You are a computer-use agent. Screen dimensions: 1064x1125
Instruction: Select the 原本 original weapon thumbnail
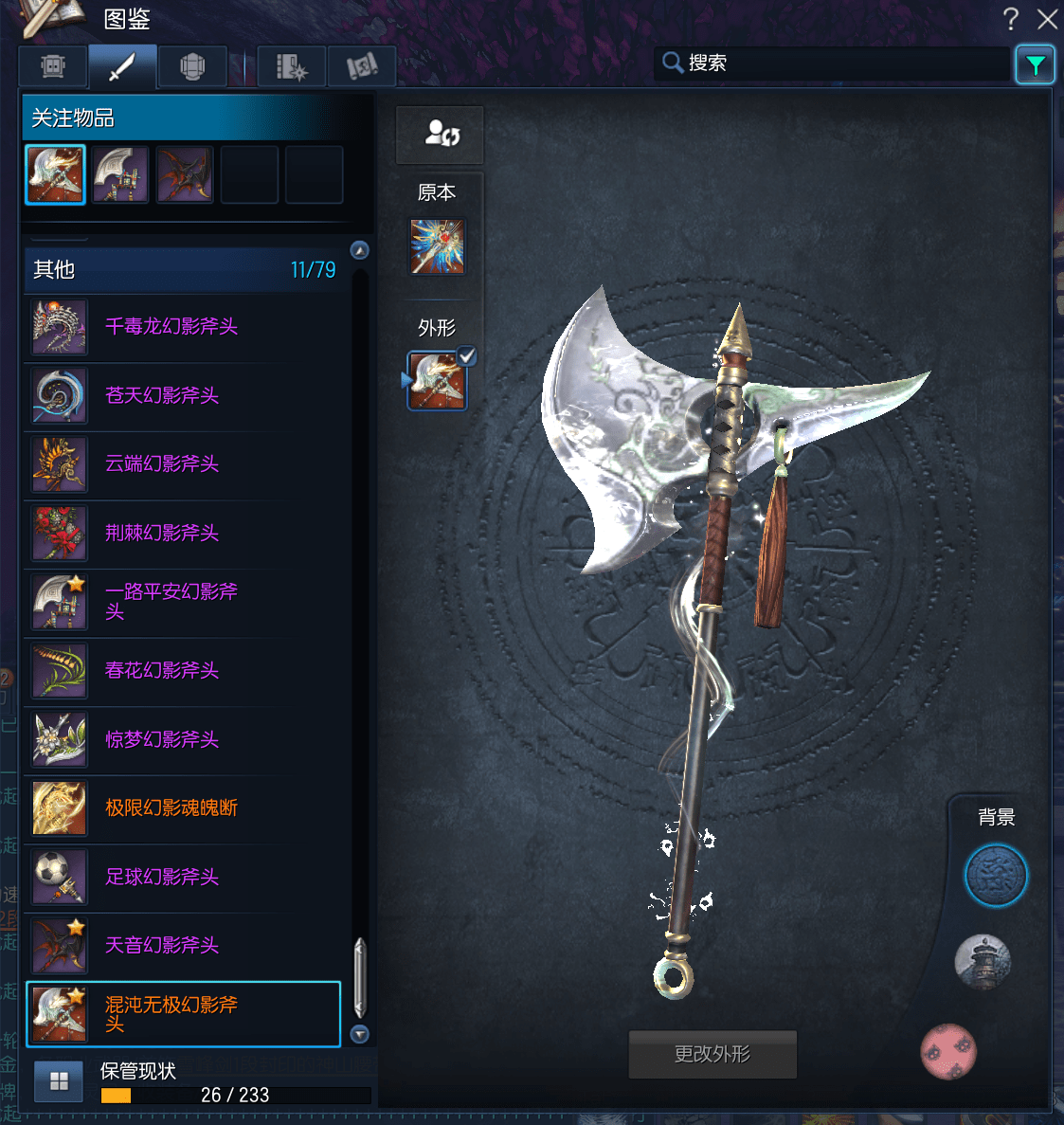pos(438,246)
